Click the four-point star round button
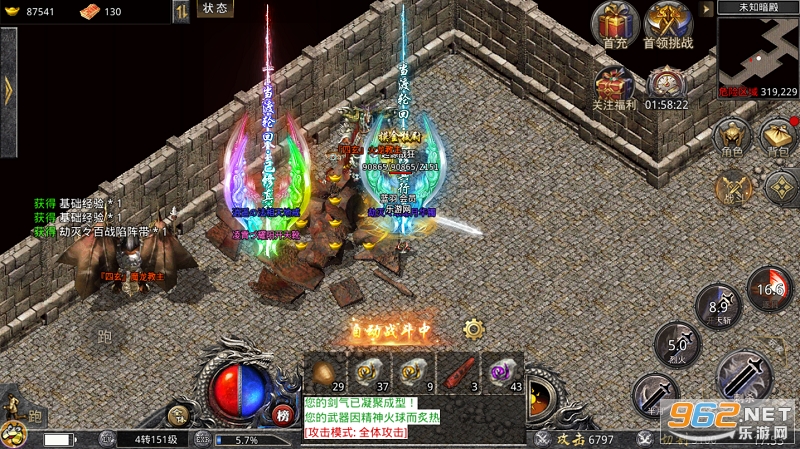The height and width of the screenshot is (449, 800). 782,188
